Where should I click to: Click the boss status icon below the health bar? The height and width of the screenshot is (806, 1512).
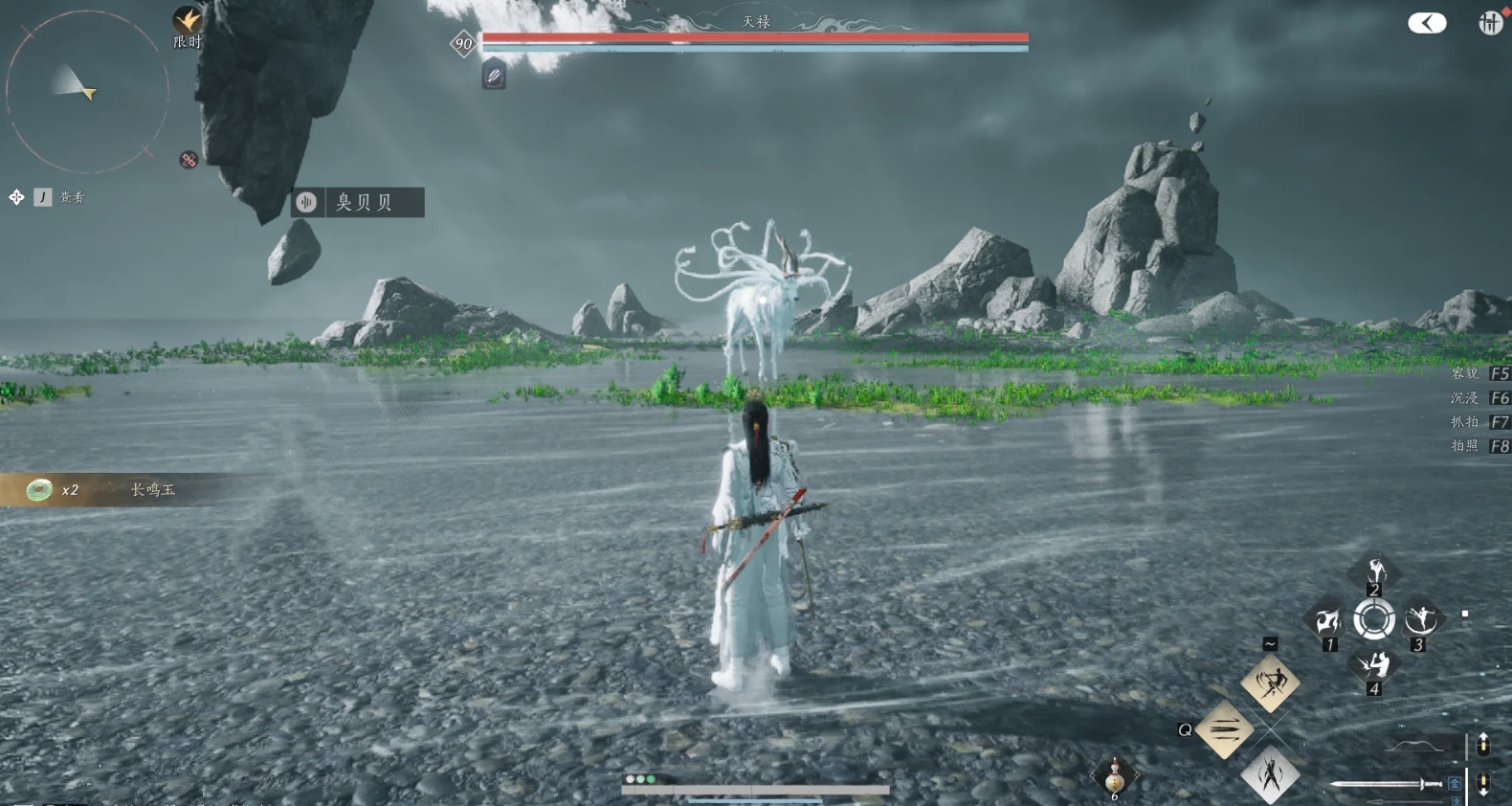(494, 76)
